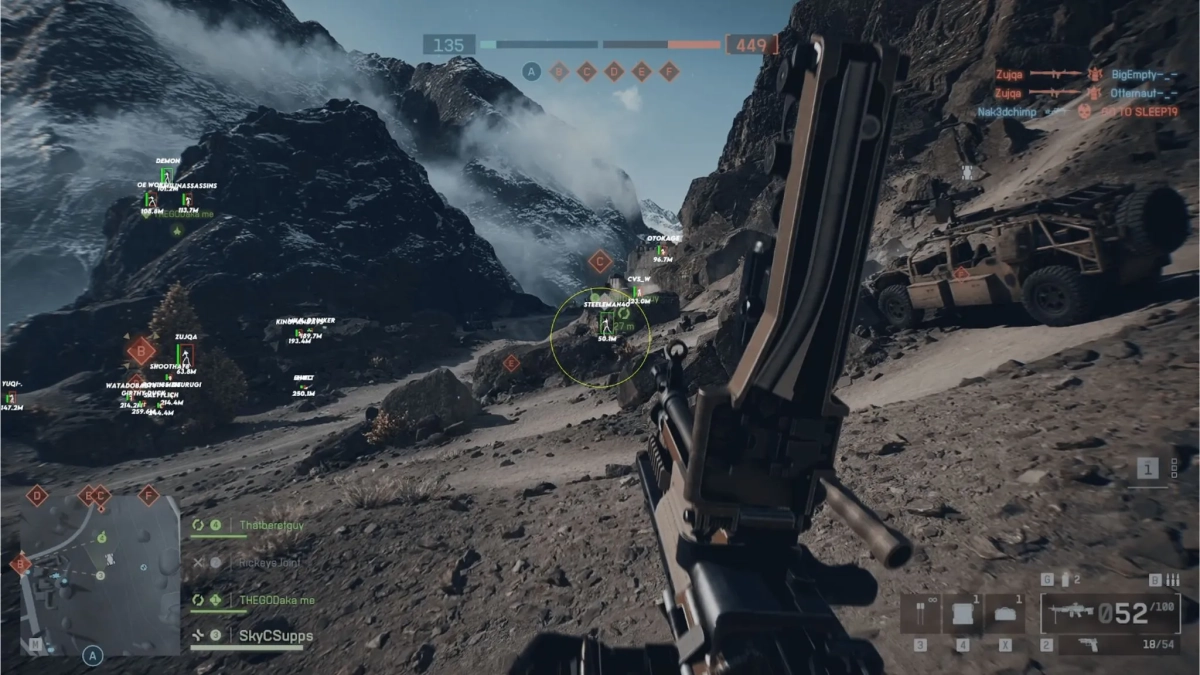The image size is (1200, 675).
Task: Click the objective C diamond marker above the crosshair
Action: click(600, 263)
